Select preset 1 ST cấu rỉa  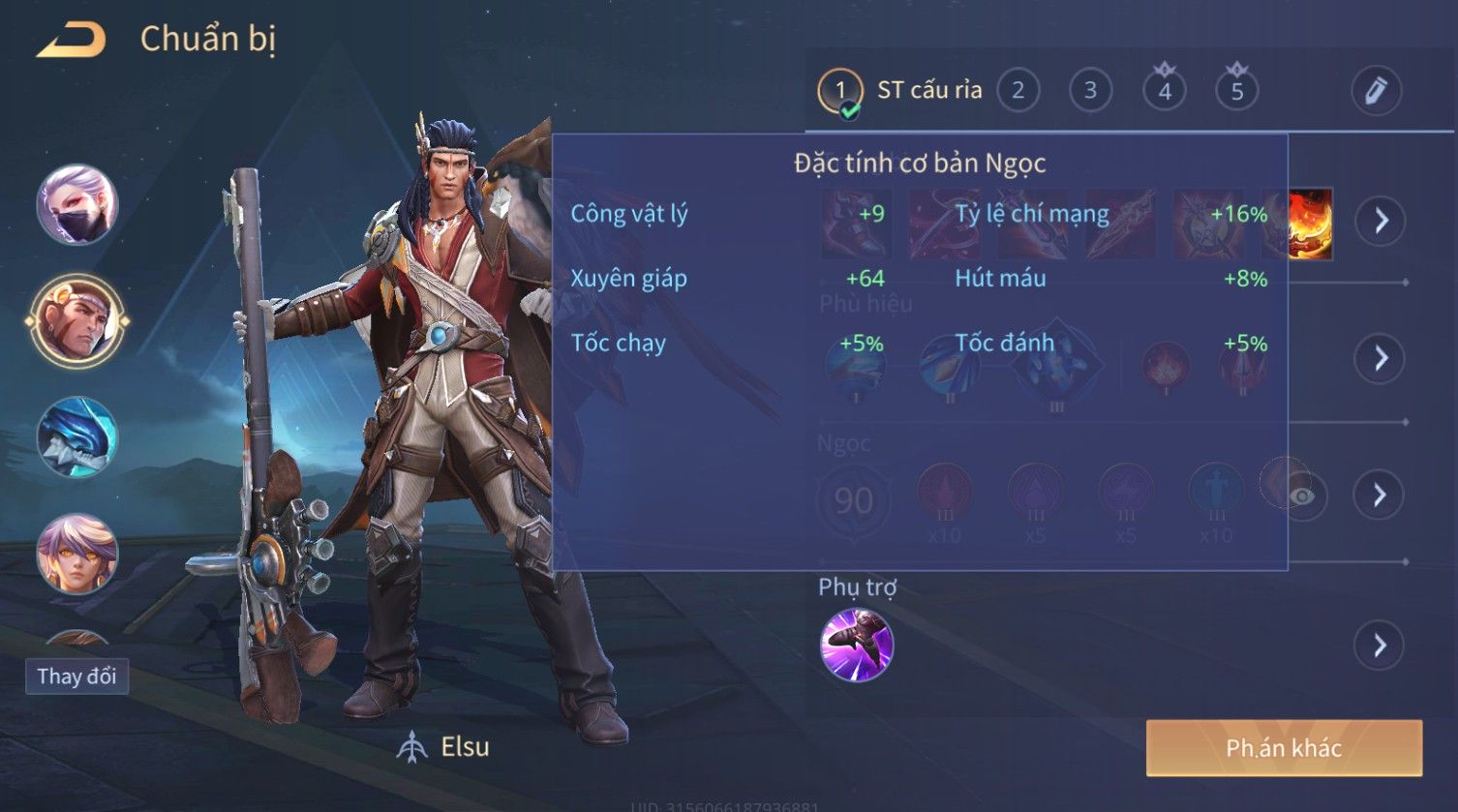click(839, 91)
